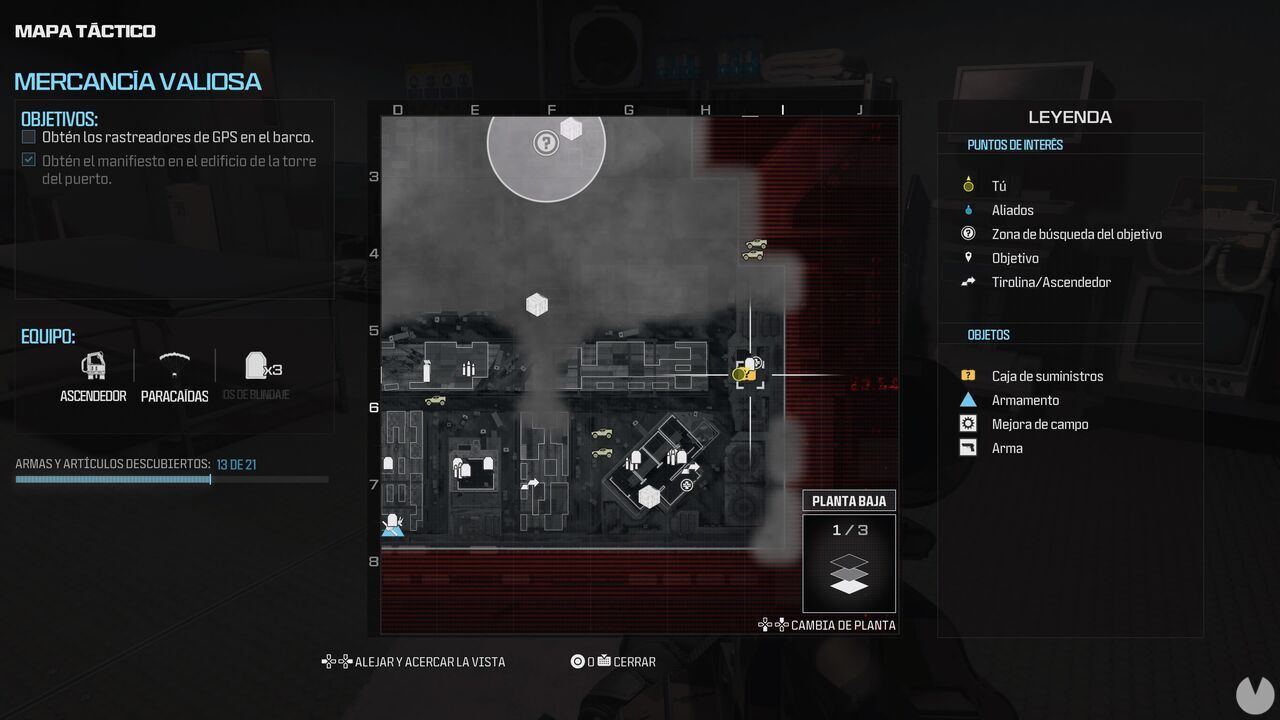
Task: Open the Cambia de planta control
Action: point(836,625)
